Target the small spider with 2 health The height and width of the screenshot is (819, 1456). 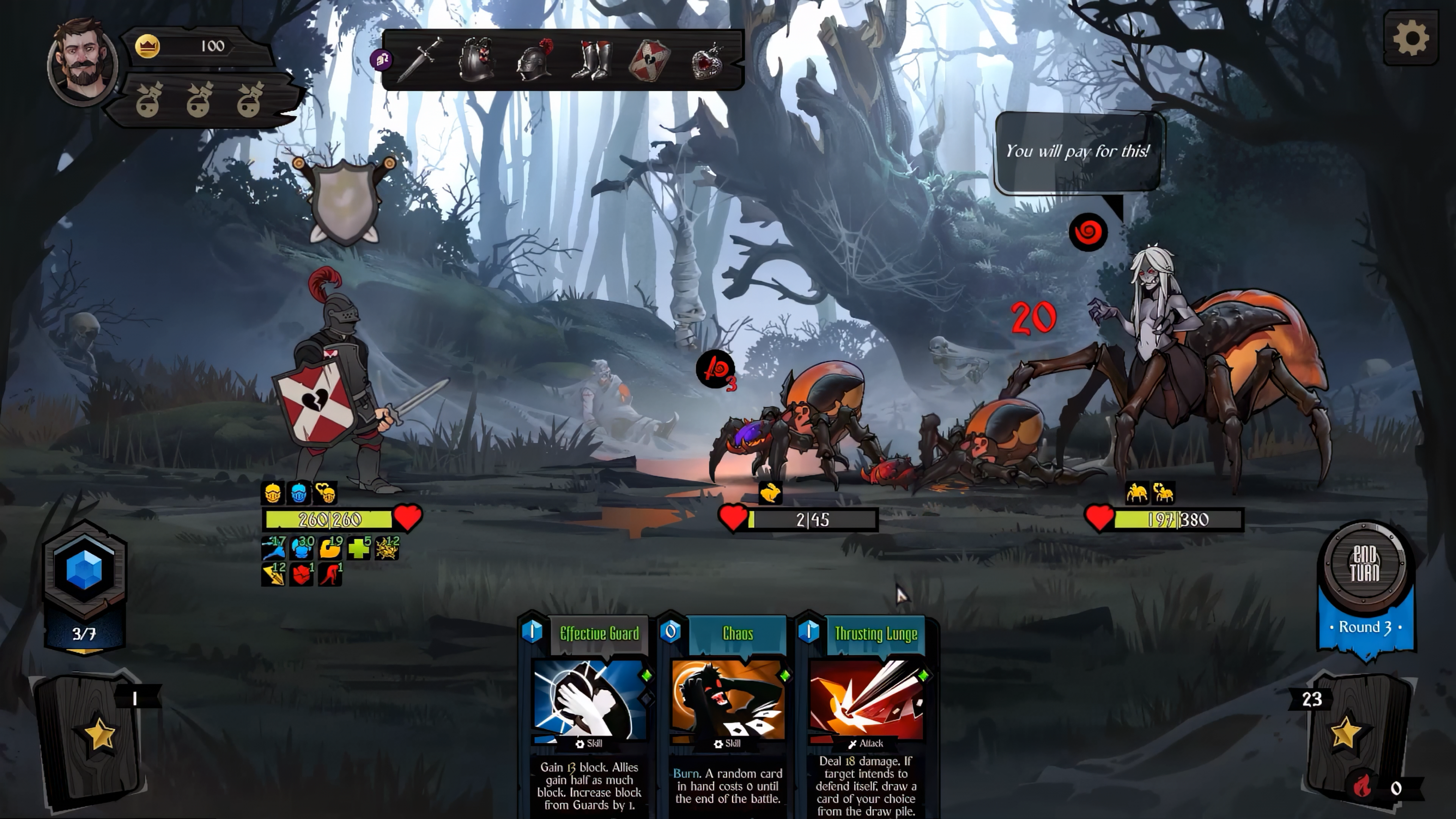click(797, 430)
